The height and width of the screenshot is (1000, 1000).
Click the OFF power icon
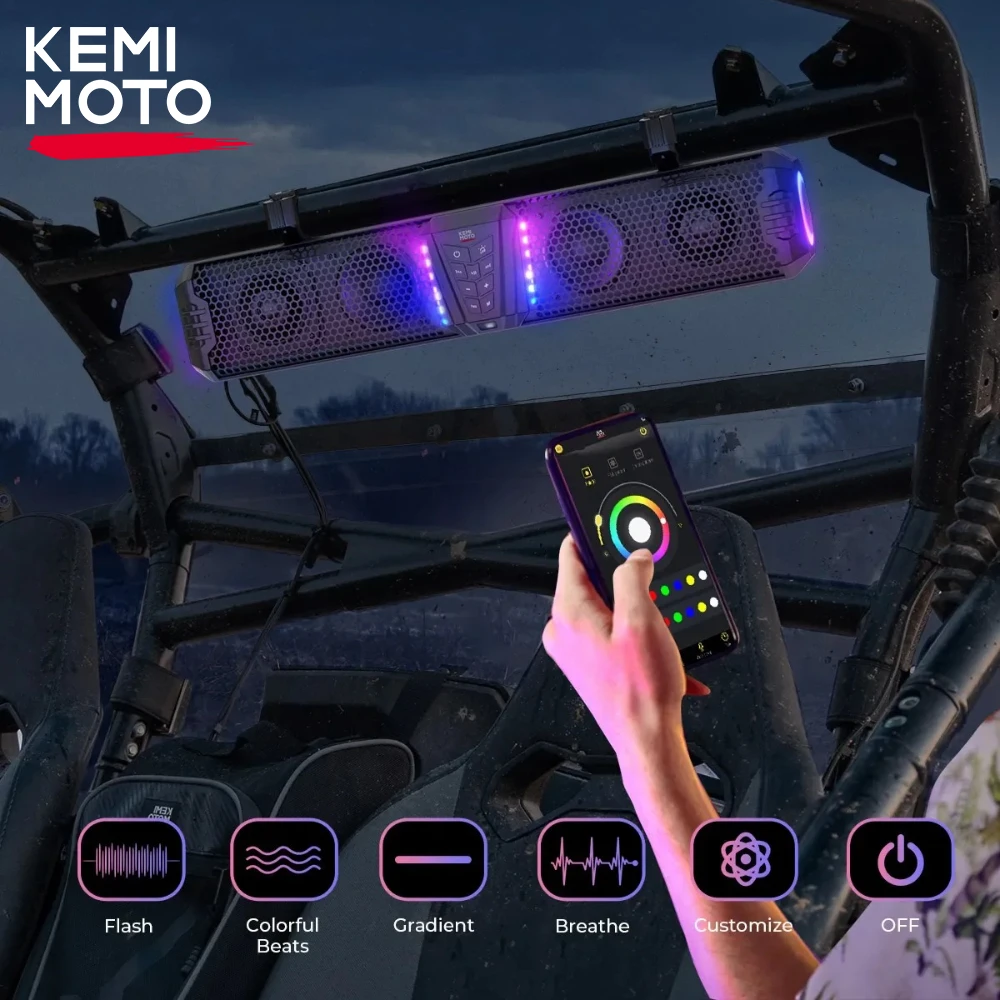(x=900, y=860)
